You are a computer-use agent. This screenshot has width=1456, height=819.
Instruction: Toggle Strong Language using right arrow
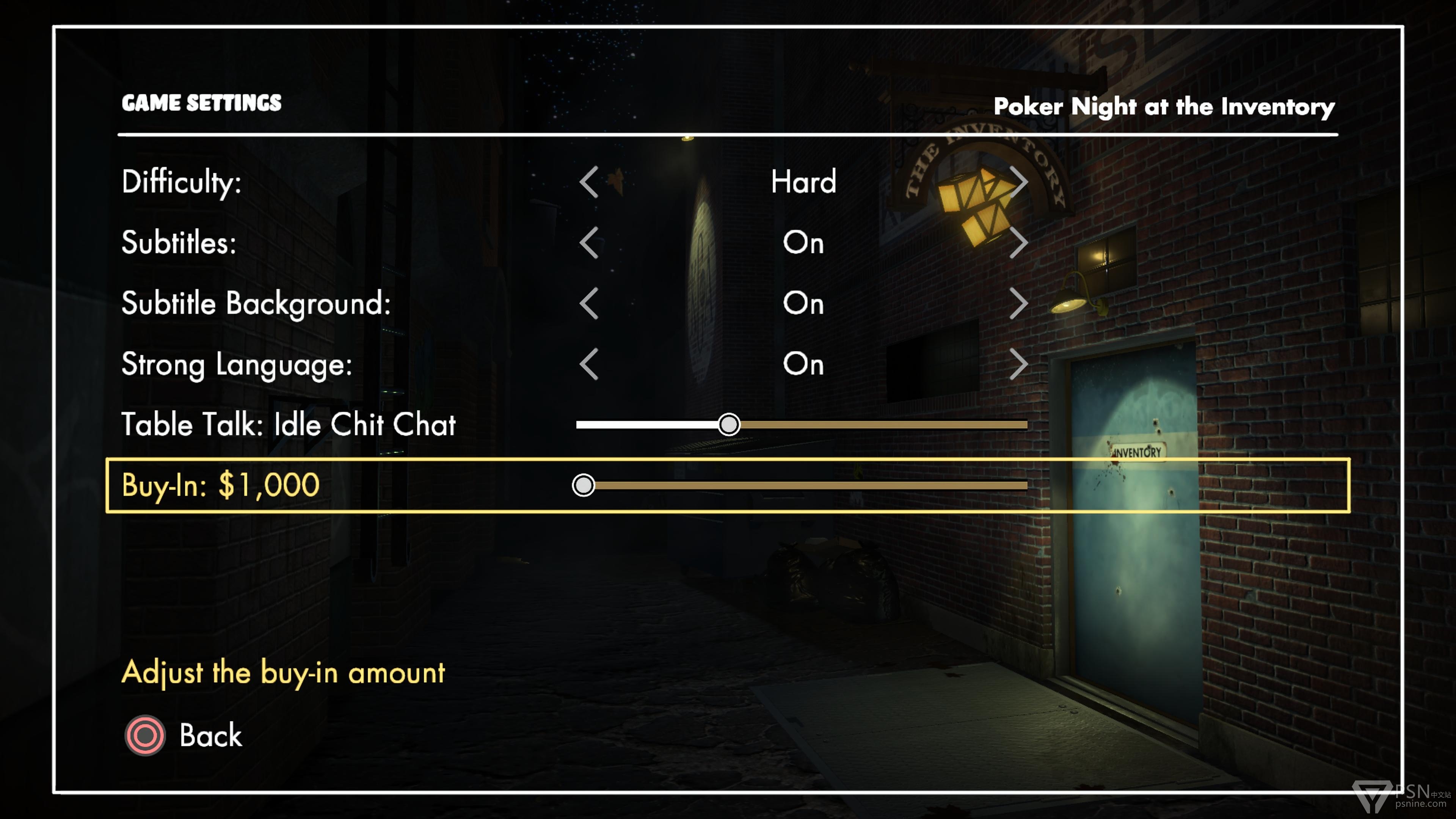(1018, 364)
